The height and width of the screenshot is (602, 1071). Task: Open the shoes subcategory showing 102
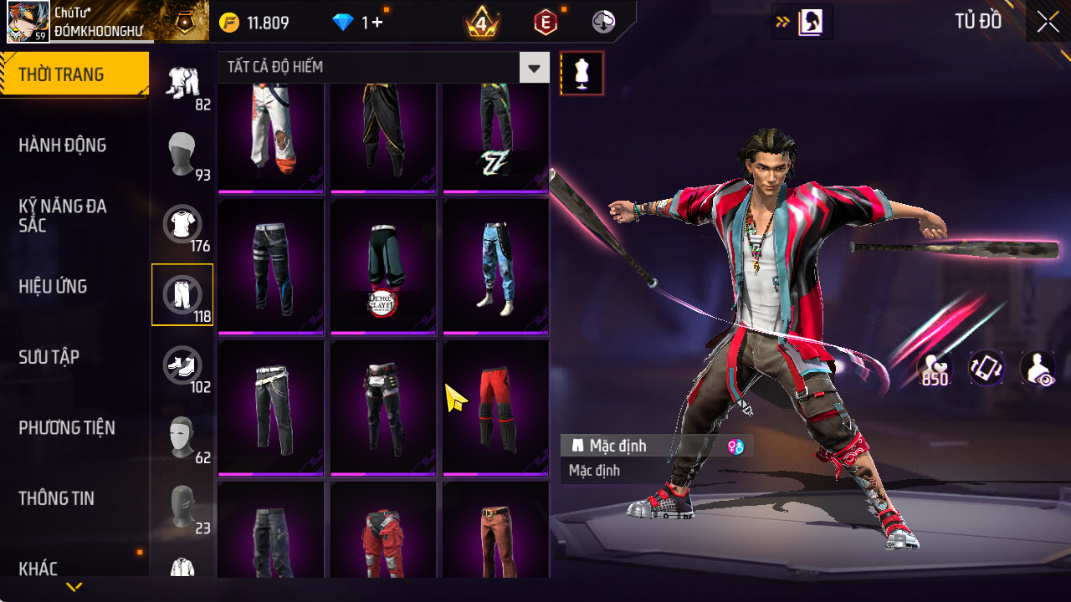click(x=182, y=365)
